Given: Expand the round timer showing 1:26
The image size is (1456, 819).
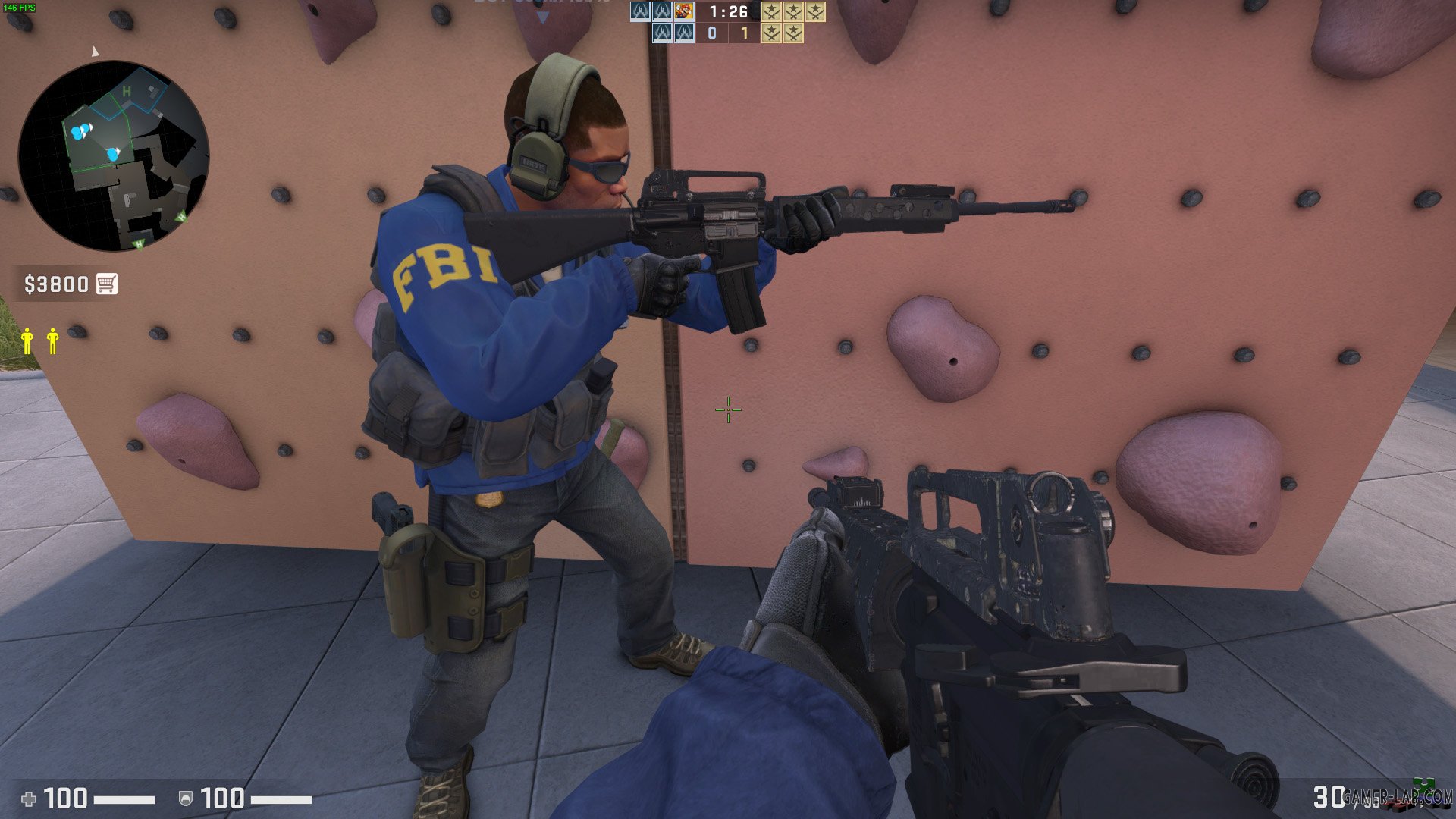Looking at the screenshot, I should (x=726, y=12).
